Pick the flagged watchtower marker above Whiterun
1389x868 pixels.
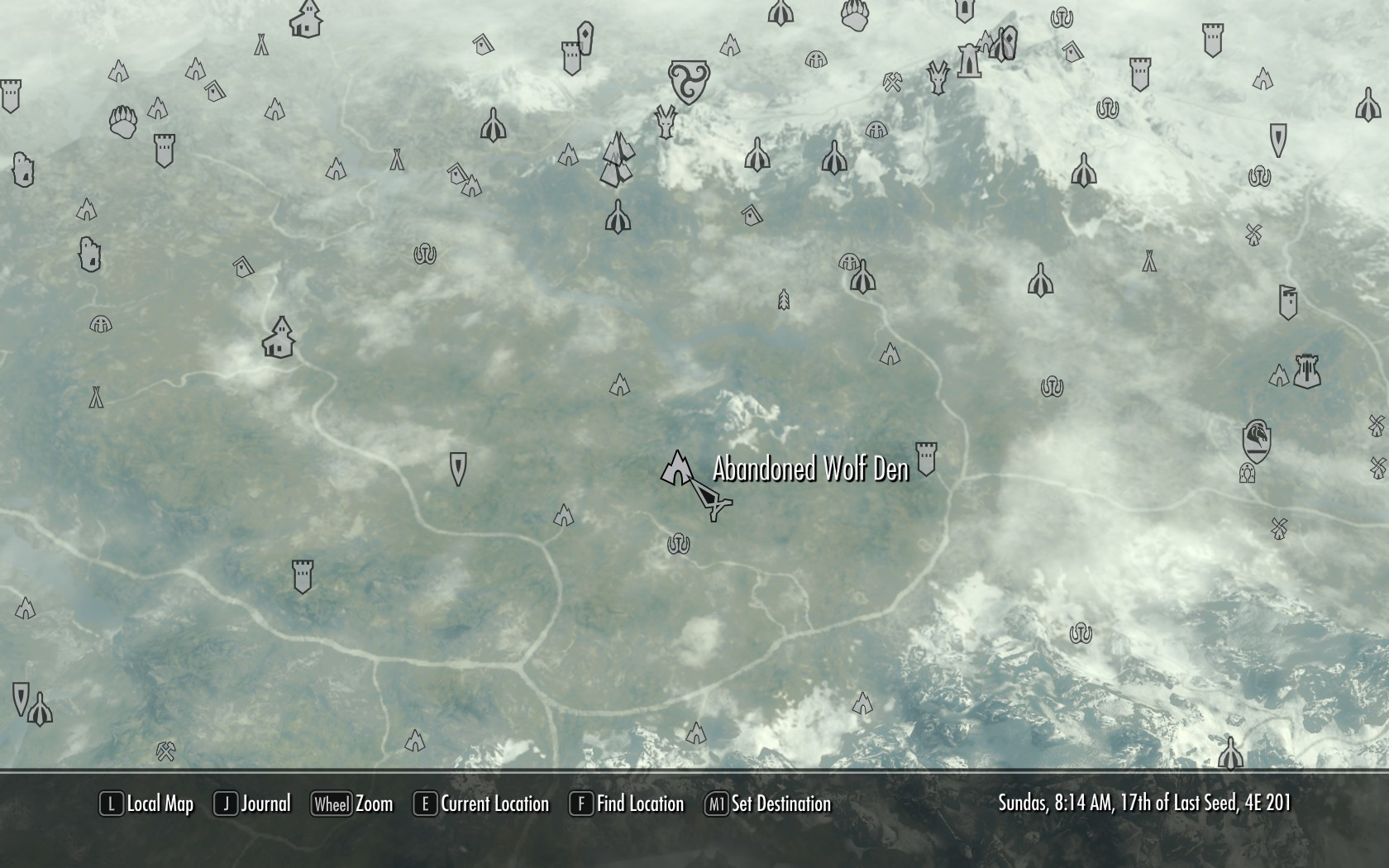click(x=1287, y=303)
